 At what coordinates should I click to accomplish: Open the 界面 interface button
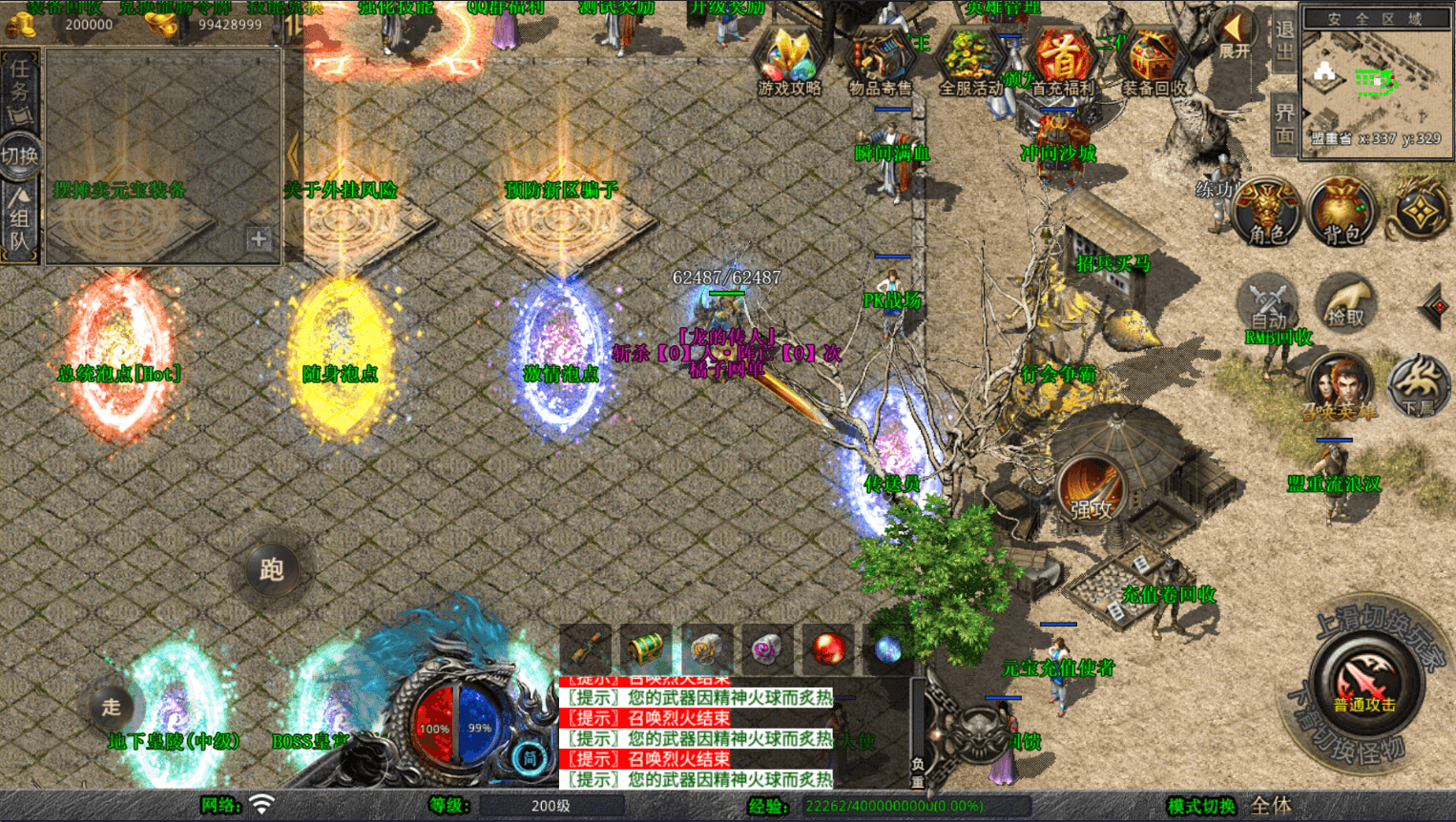click(x=1283, y=124)
